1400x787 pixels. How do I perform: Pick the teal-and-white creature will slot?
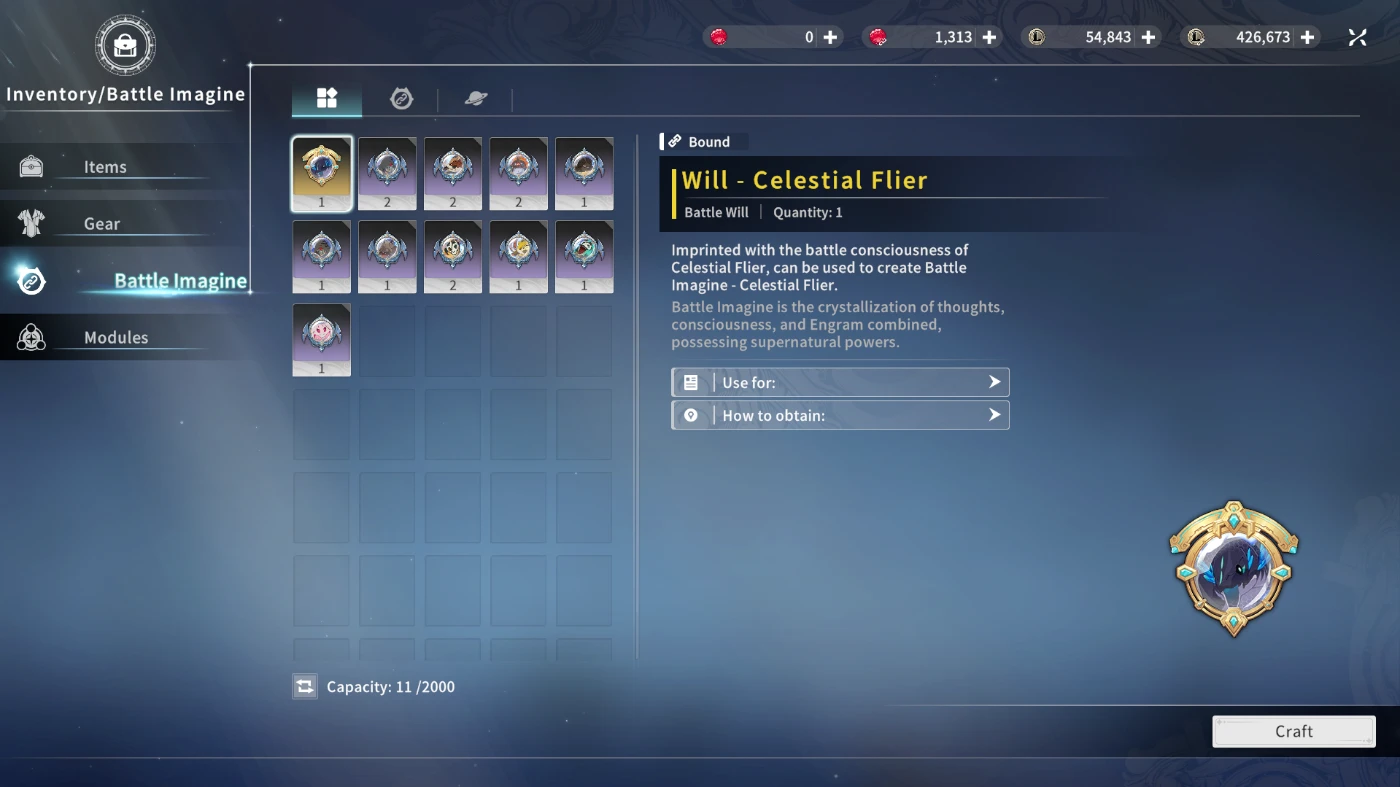585,257
